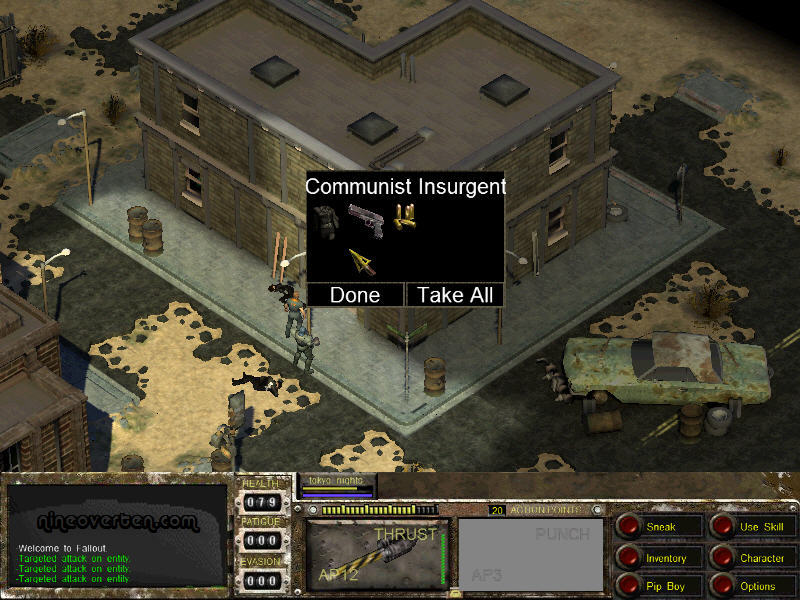The height and width of the screenshot is (600, 800).
Task: Grab the brass bullets from the loot
Action: [x=404, y=218]
